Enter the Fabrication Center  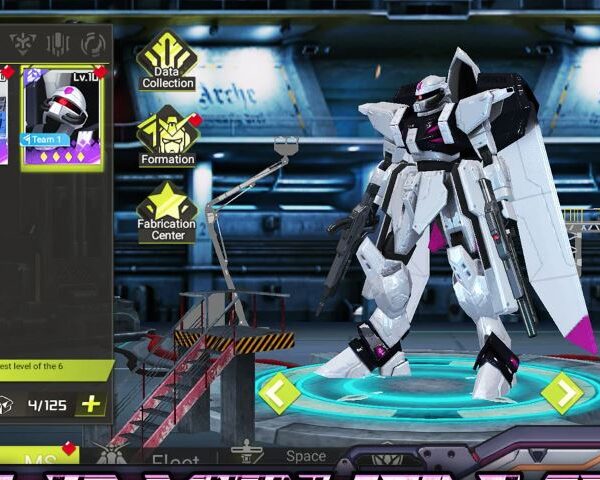[167, 211]
